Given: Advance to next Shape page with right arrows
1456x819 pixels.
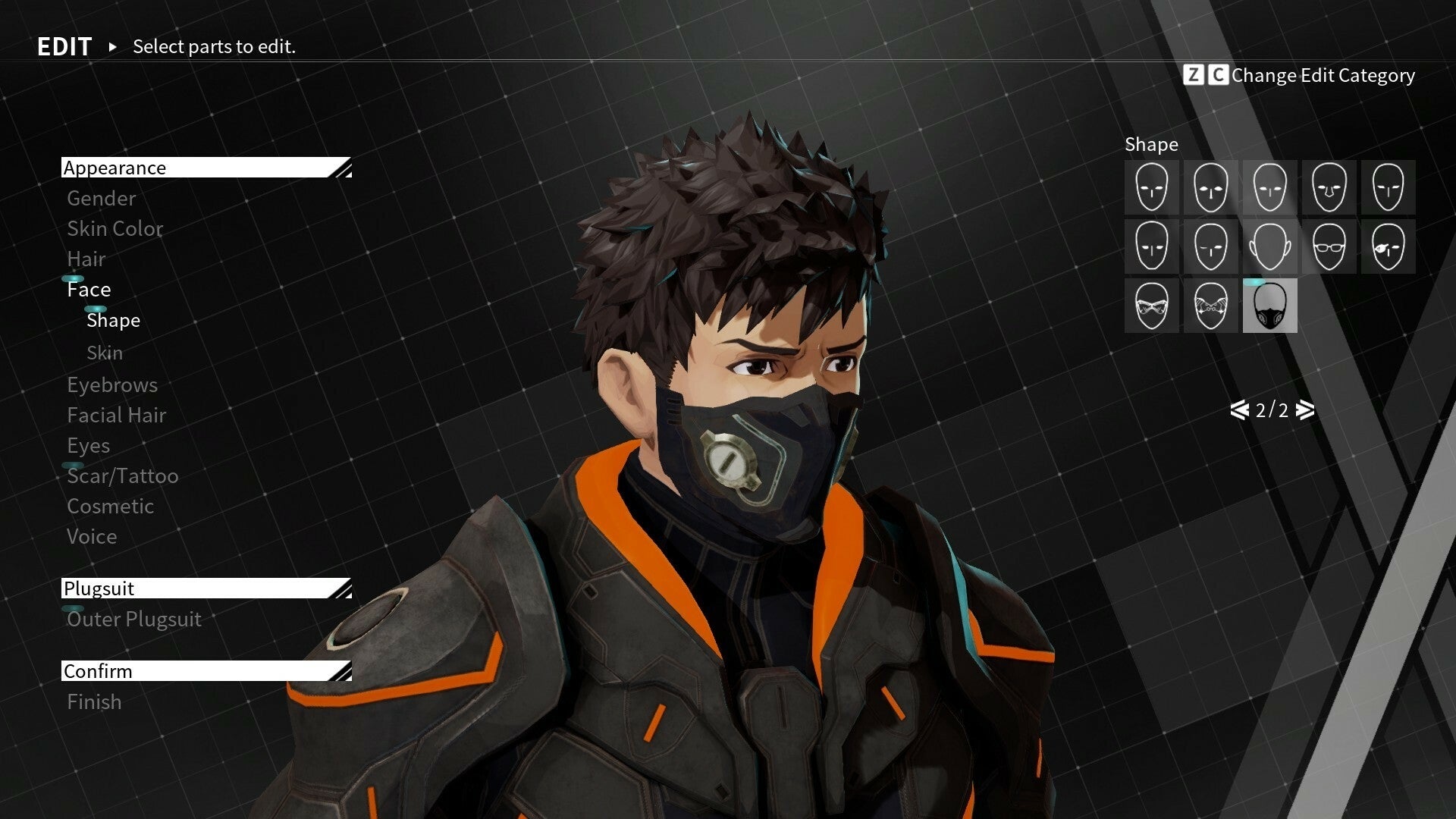Looking at the screenshot, I should click(x=1304, y=411).
